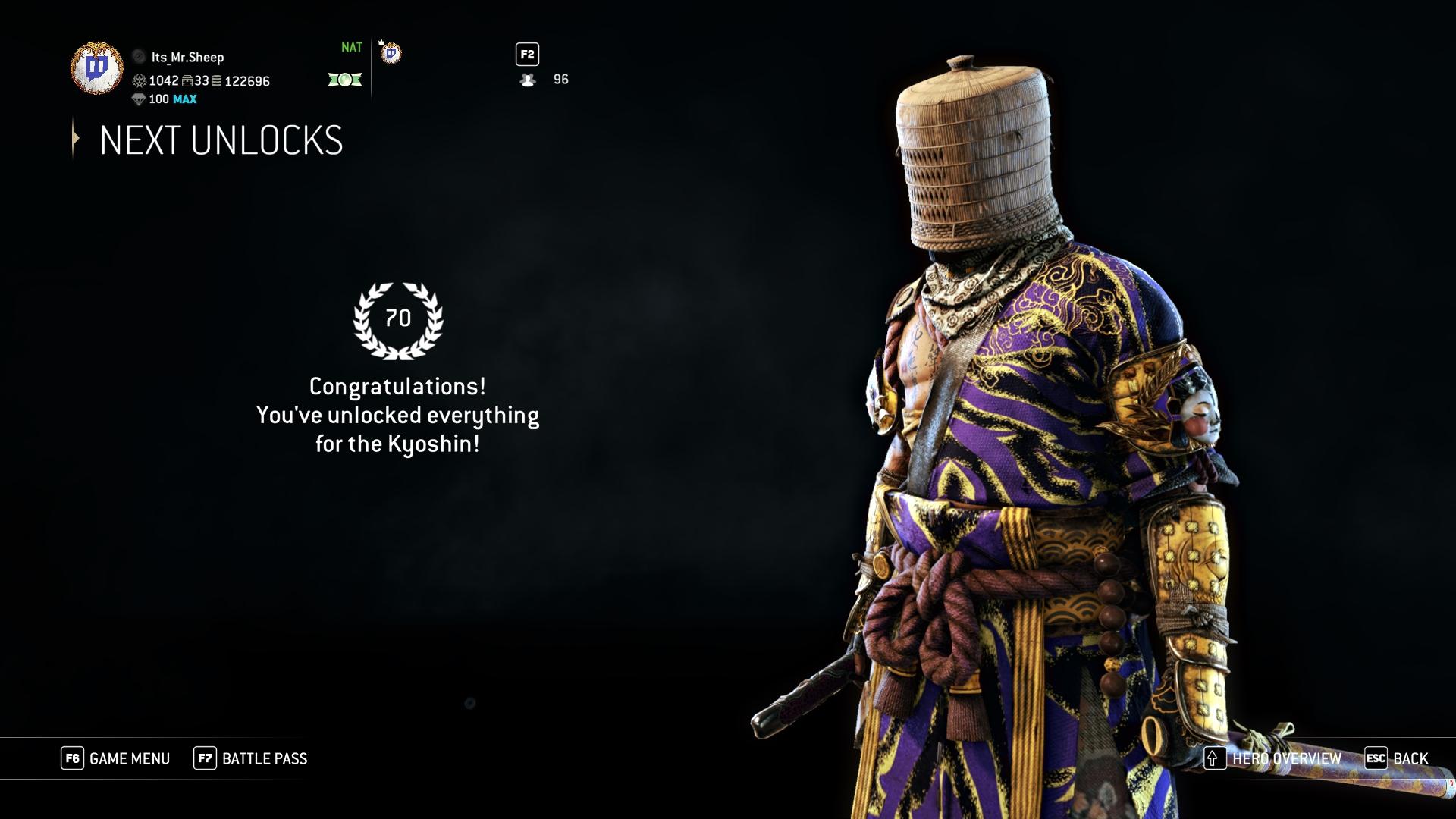Click the MAX label on premium currency

click(185, 99)
